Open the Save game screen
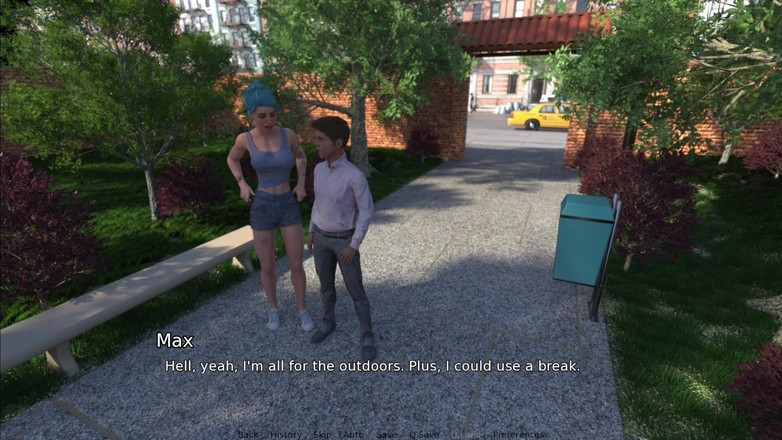Viewport: 782px width, 440px height. tap(385, 435)
